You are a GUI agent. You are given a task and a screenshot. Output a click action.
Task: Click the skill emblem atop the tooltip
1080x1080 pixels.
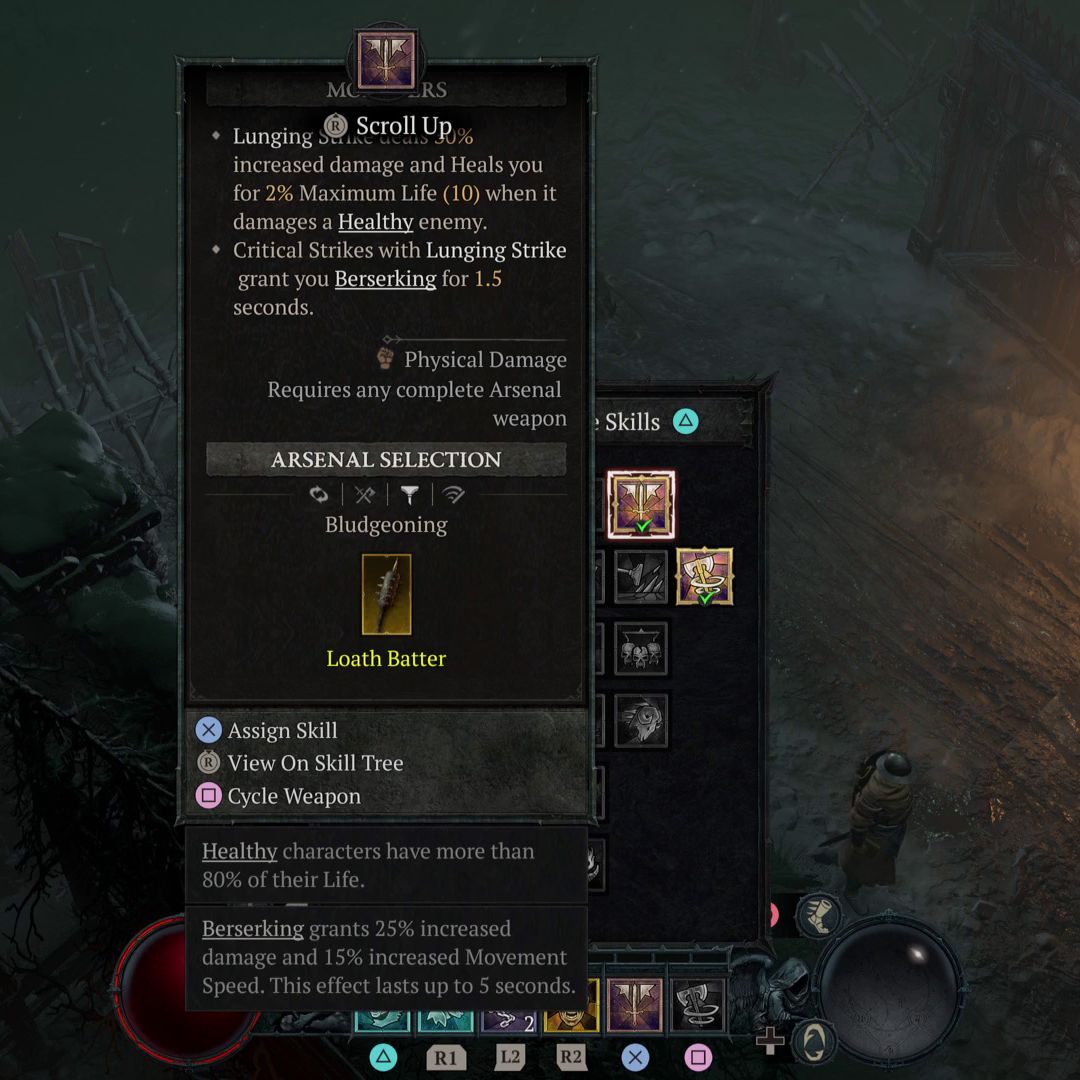386,60
